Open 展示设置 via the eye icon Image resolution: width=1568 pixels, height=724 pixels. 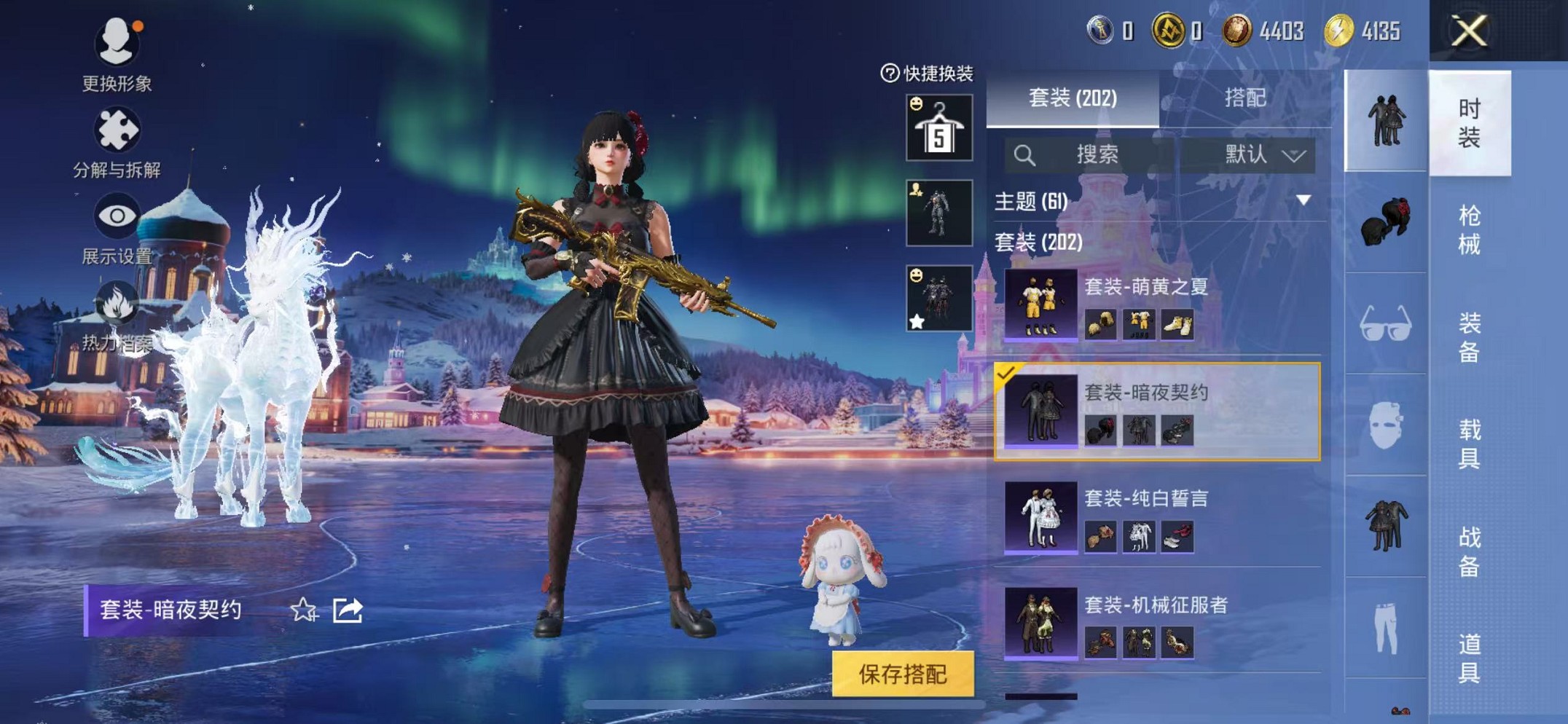click(119, 215)
